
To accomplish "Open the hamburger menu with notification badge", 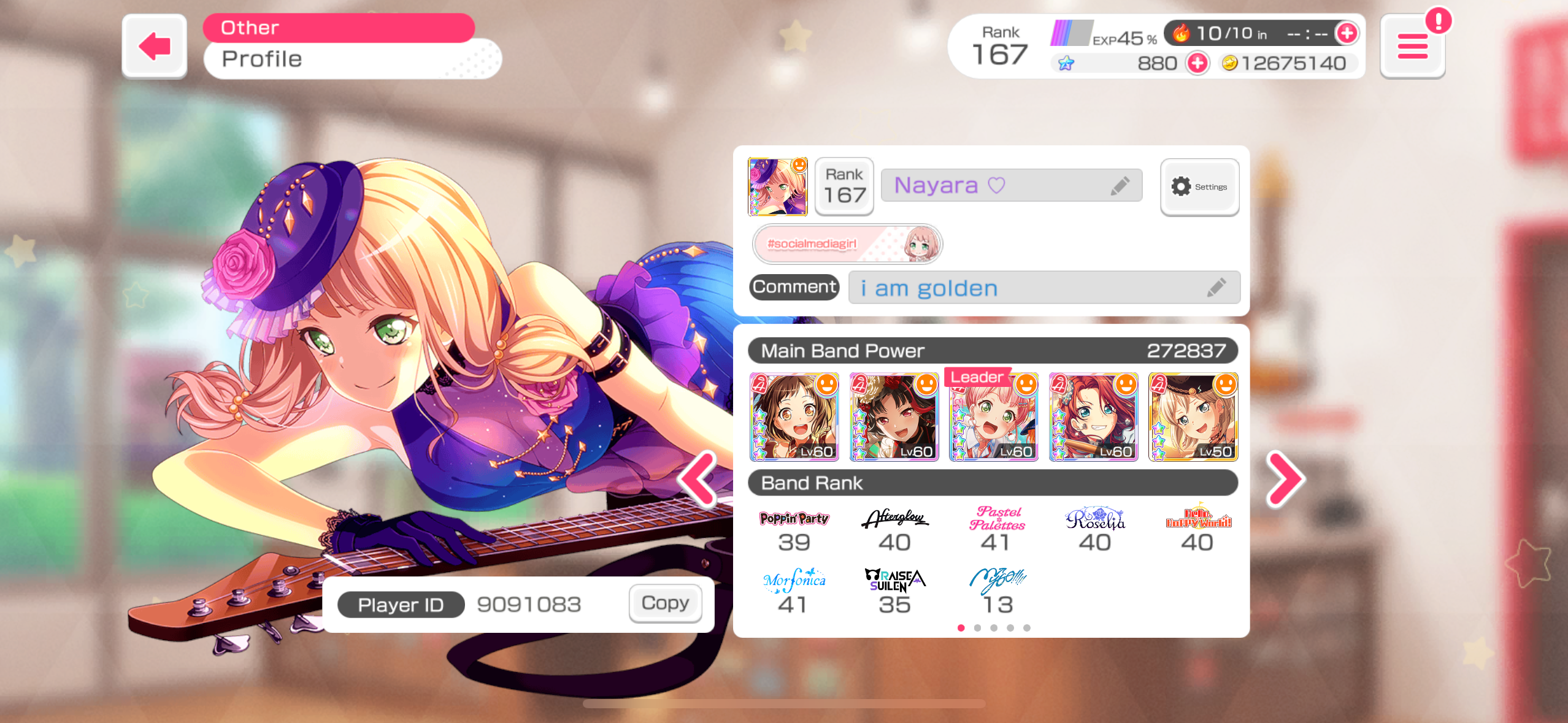I will click(x=1412, y=47).
